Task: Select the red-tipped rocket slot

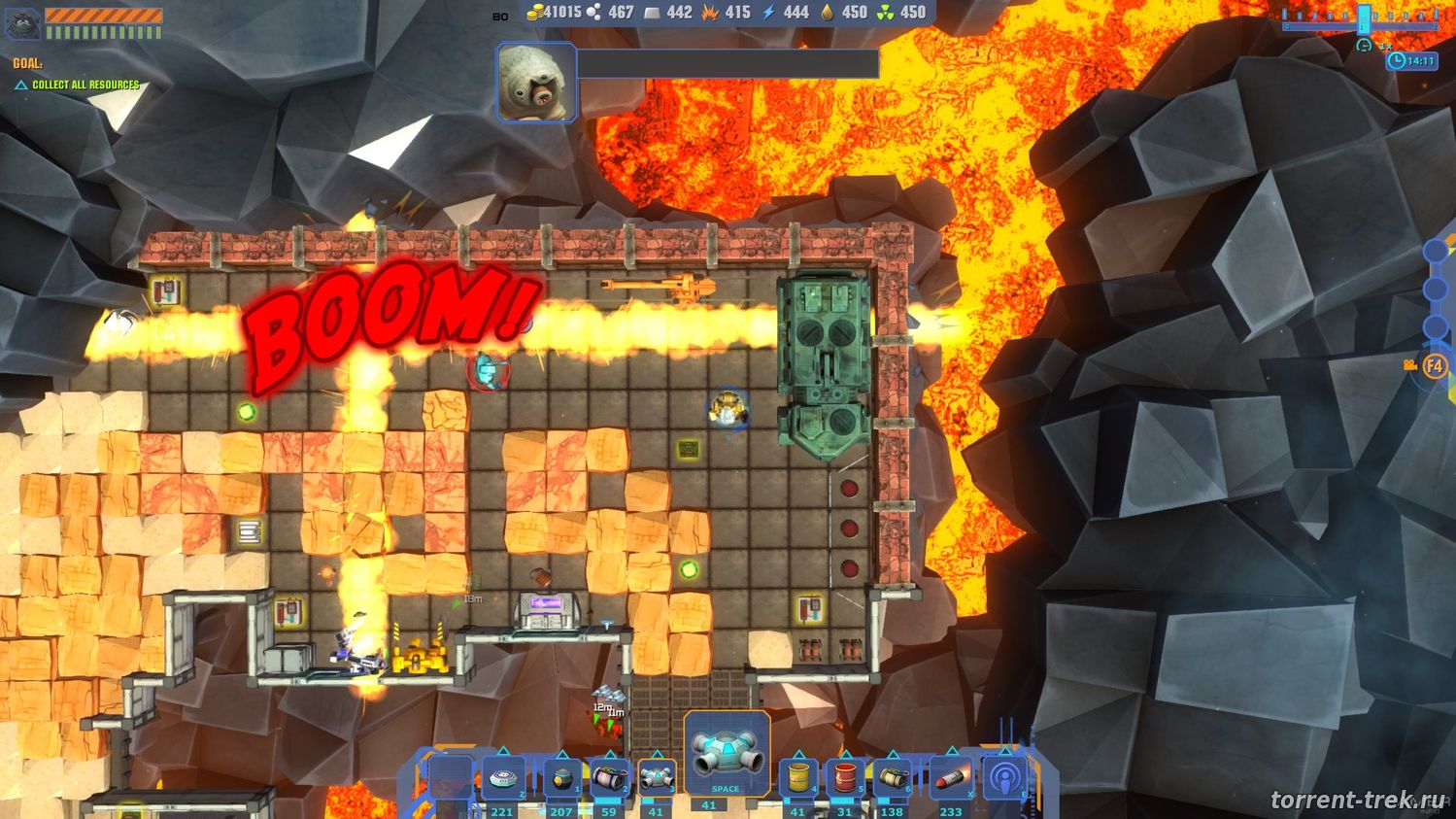Action: [x=951, y=778]
